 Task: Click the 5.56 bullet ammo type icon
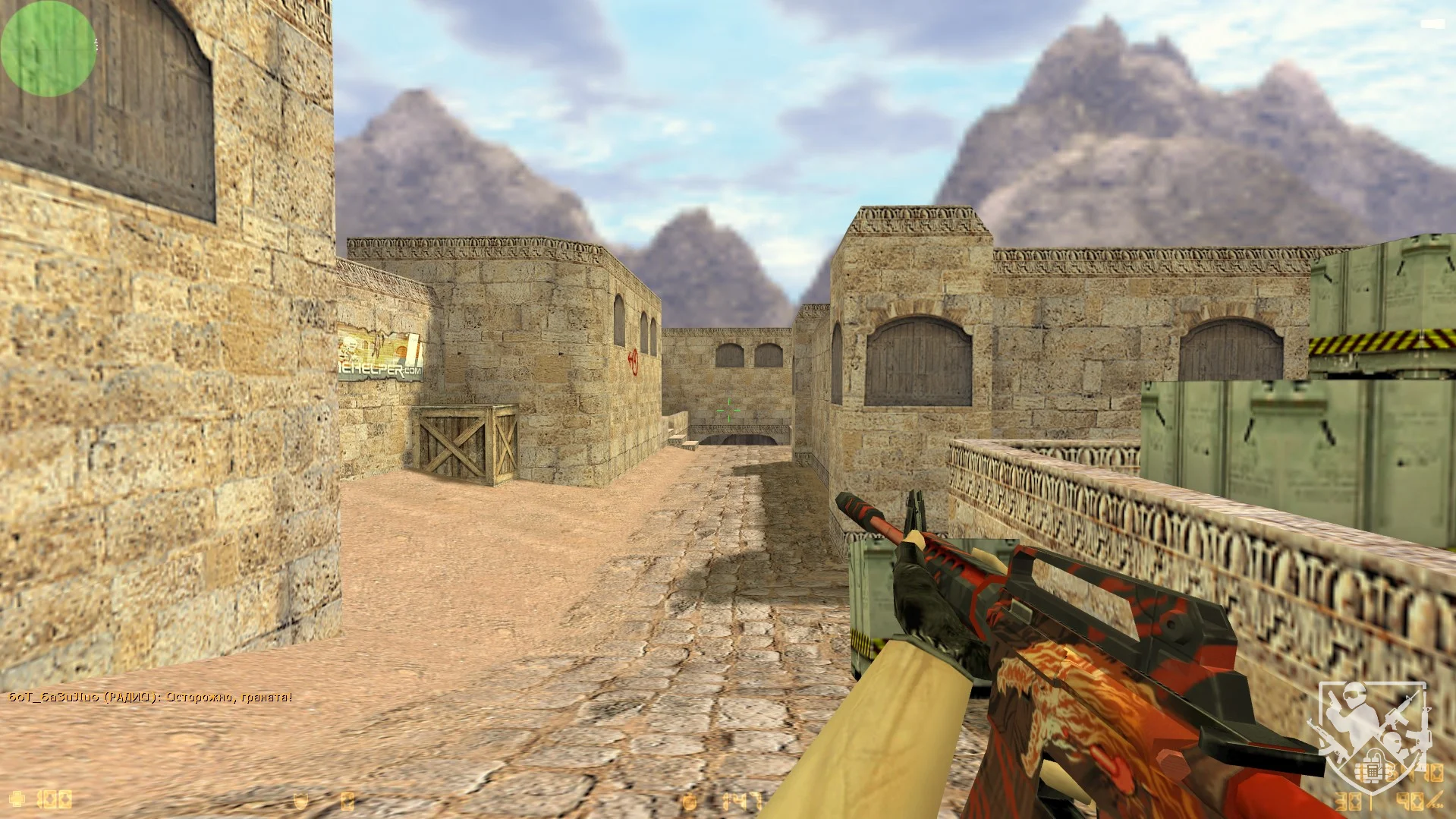(x=1435, y=800)
